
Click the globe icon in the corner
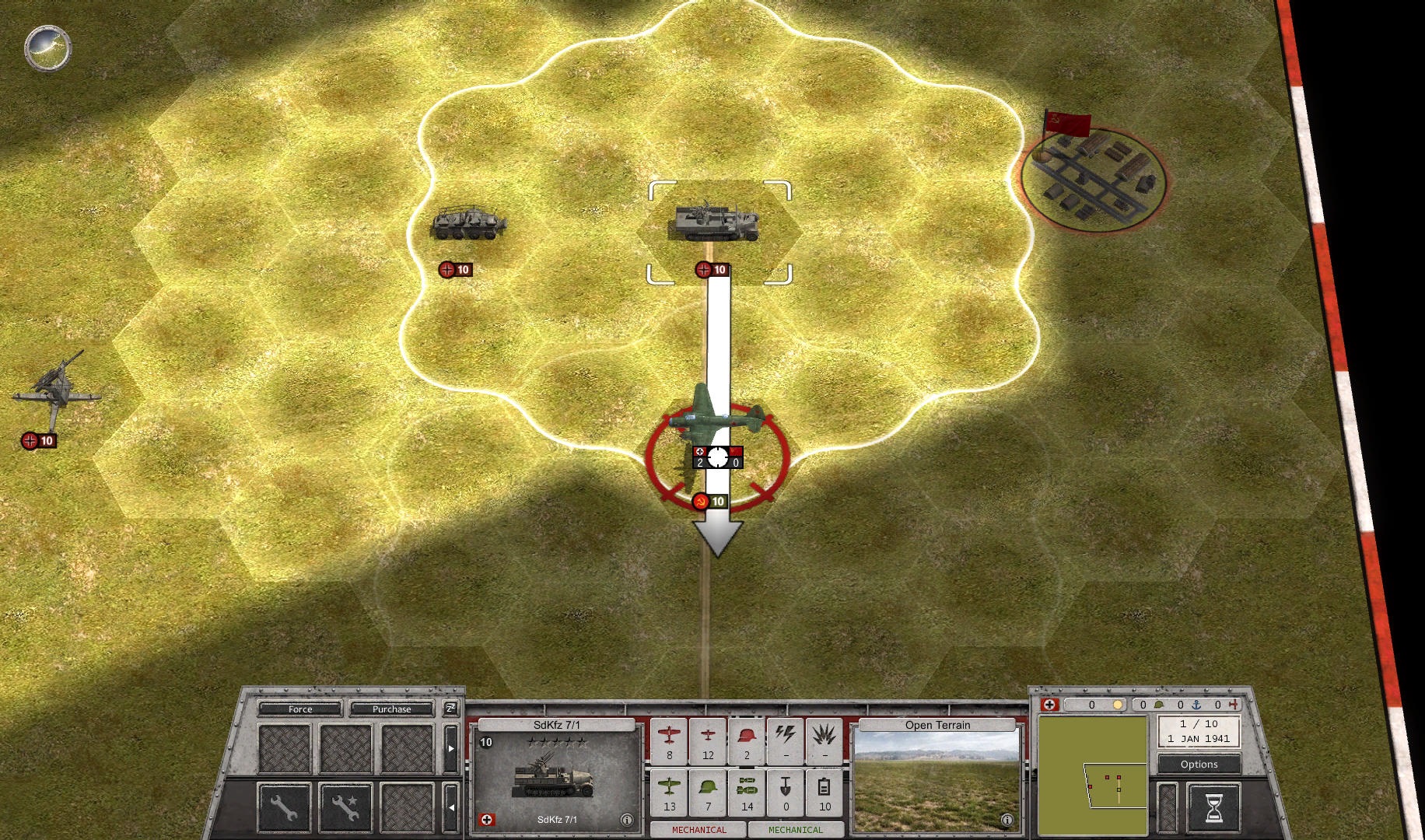tap(48, 48)
